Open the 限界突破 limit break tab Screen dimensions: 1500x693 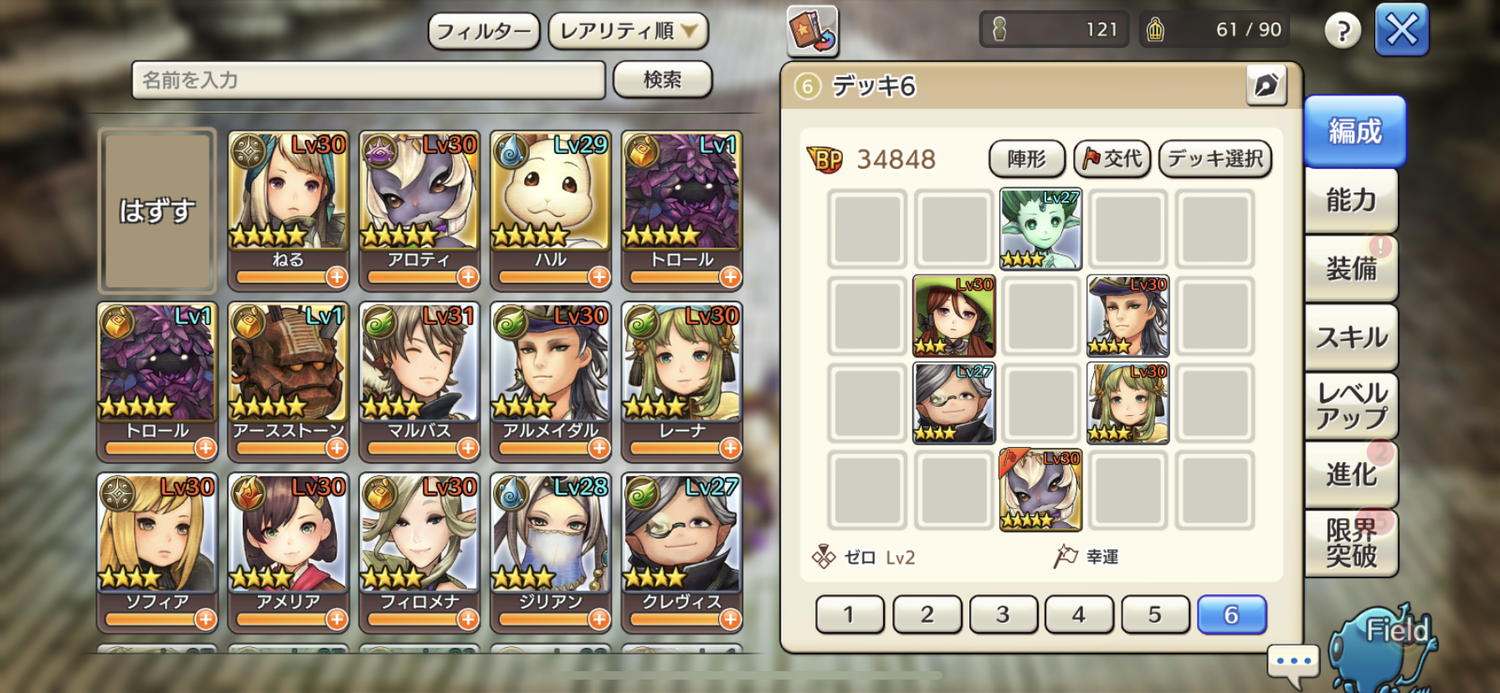click(1351, 543)
